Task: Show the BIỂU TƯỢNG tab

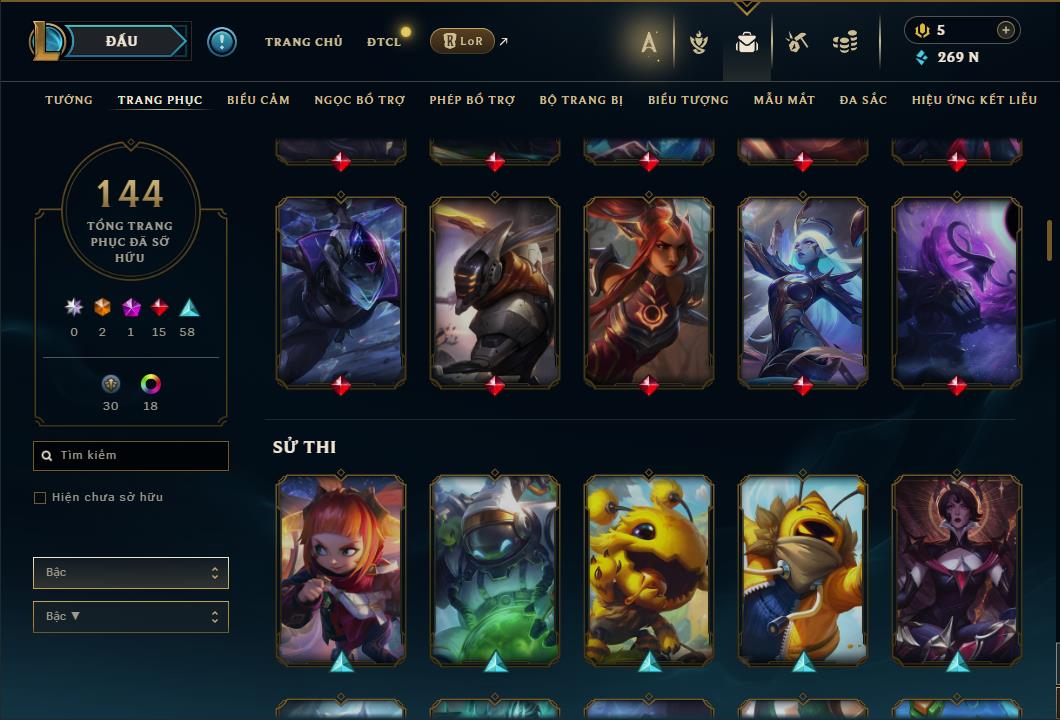Action: point(688,100)
